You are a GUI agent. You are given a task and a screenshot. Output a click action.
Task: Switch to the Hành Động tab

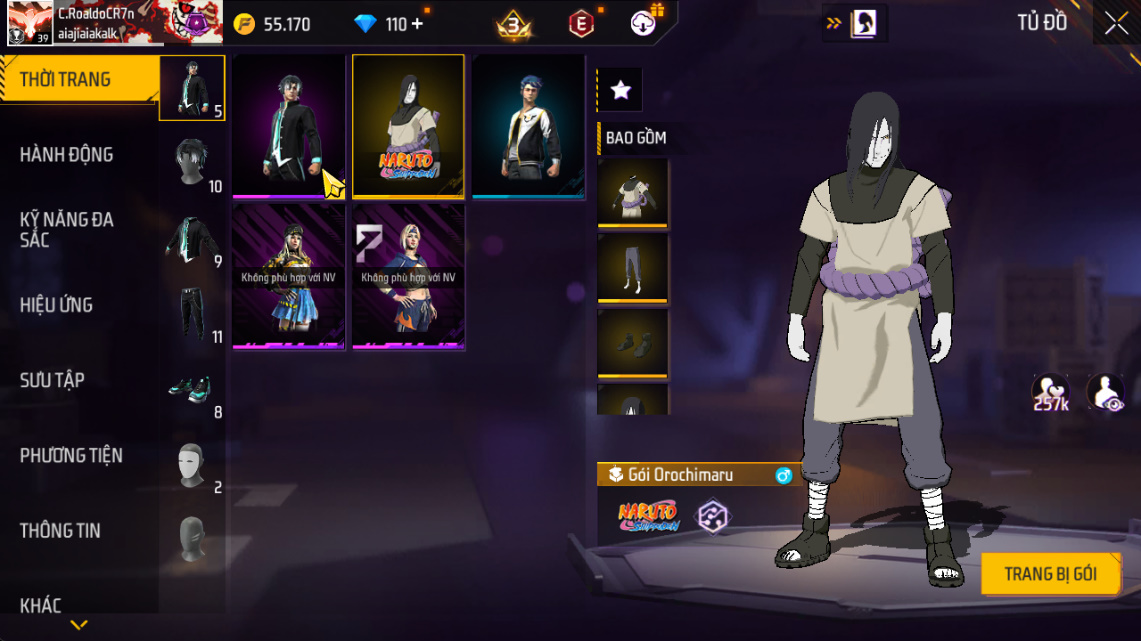pyautogui.click(x=66, y=155)
